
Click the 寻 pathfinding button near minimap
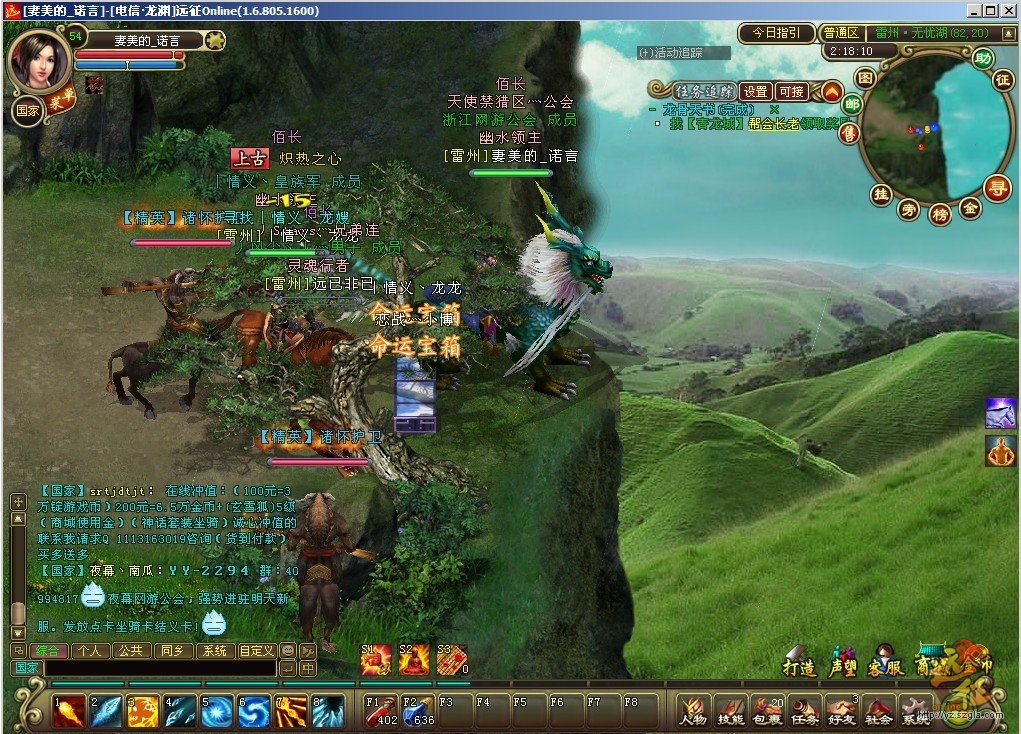[997, 187]
